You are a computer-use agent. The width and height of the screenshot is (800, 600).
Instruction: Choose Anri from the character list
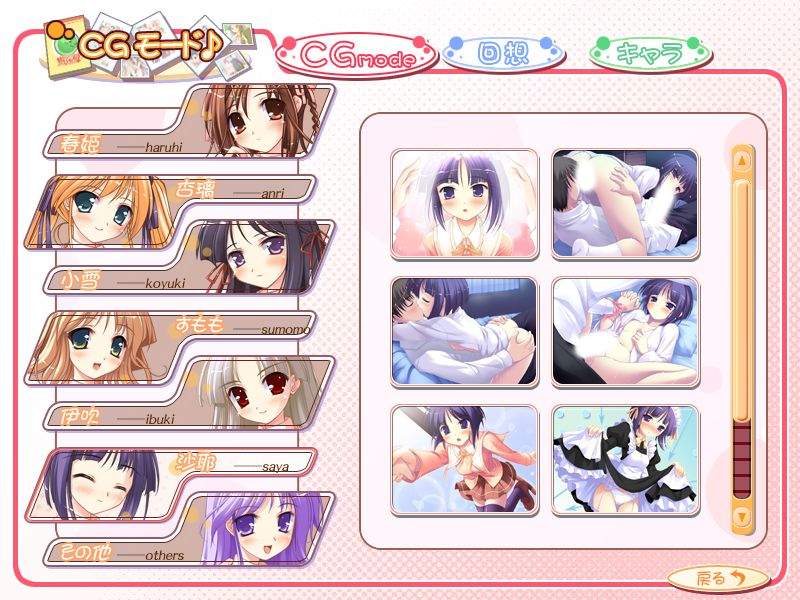[180, 212]
